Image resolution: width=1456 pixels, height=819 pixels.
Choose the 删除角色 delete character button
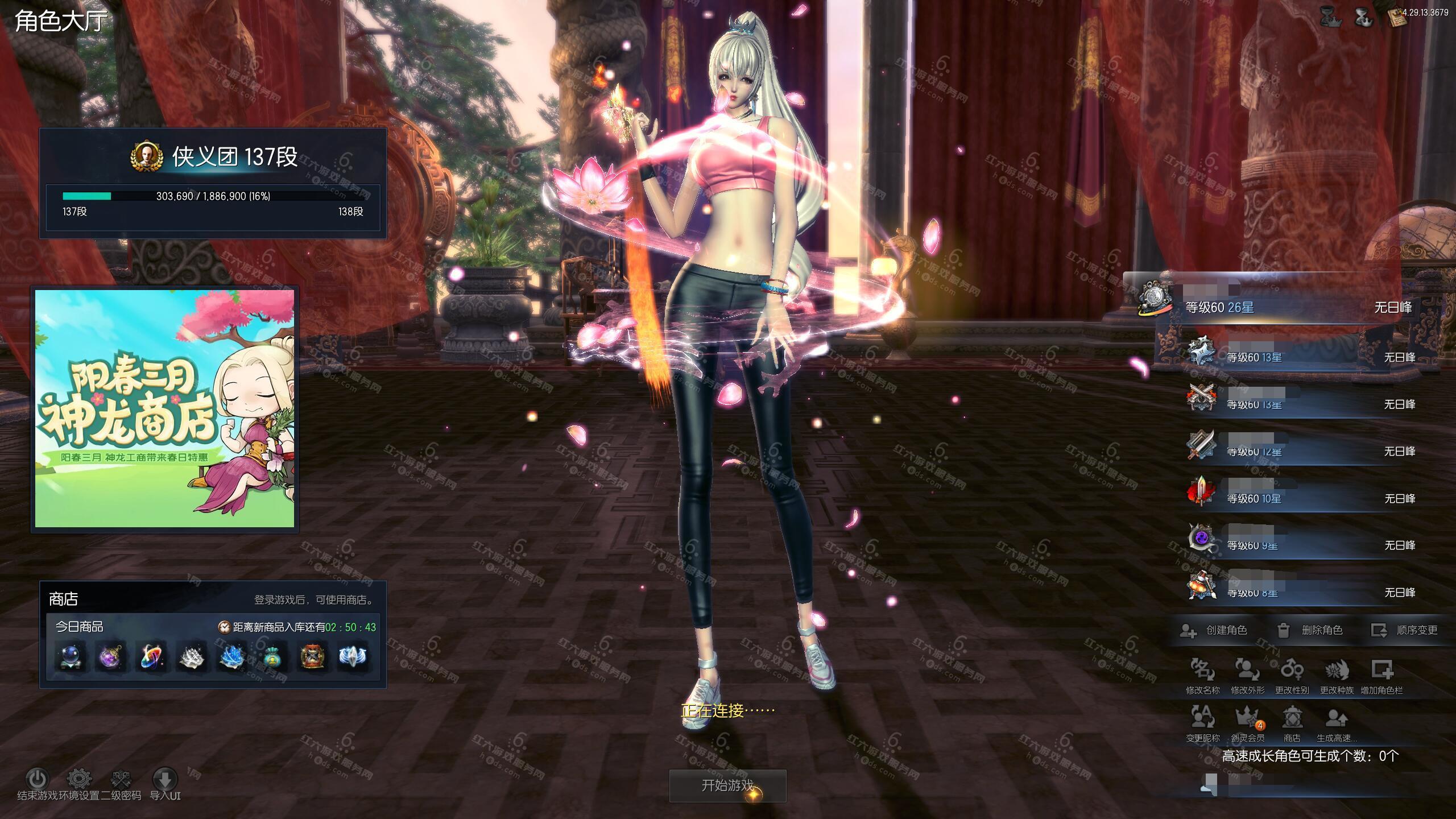coord(1310,630)
